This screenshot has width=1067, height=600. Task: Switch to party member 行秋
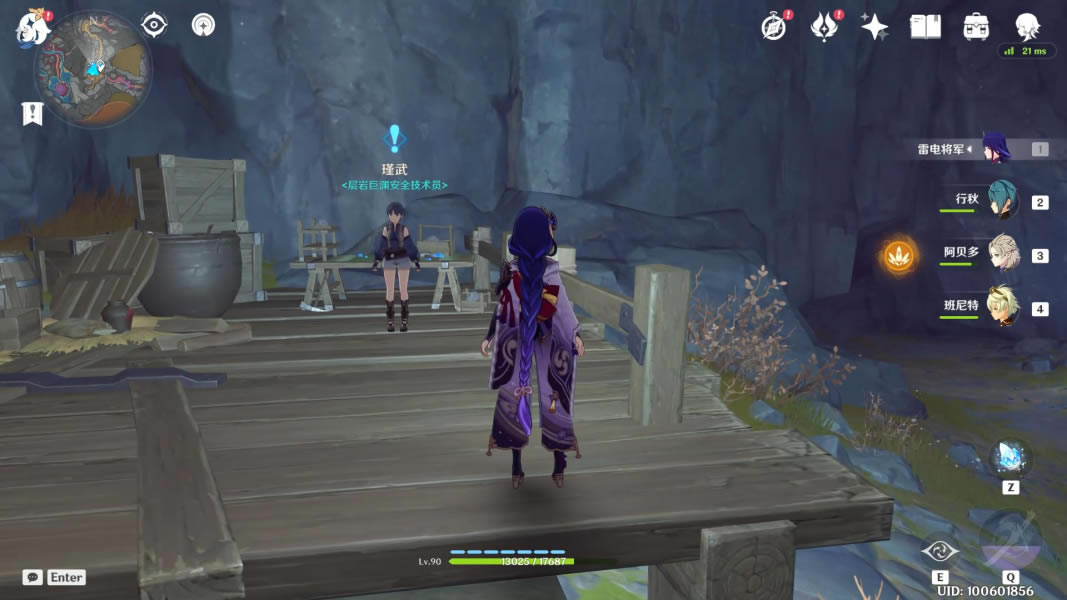tap(1001, 200)
